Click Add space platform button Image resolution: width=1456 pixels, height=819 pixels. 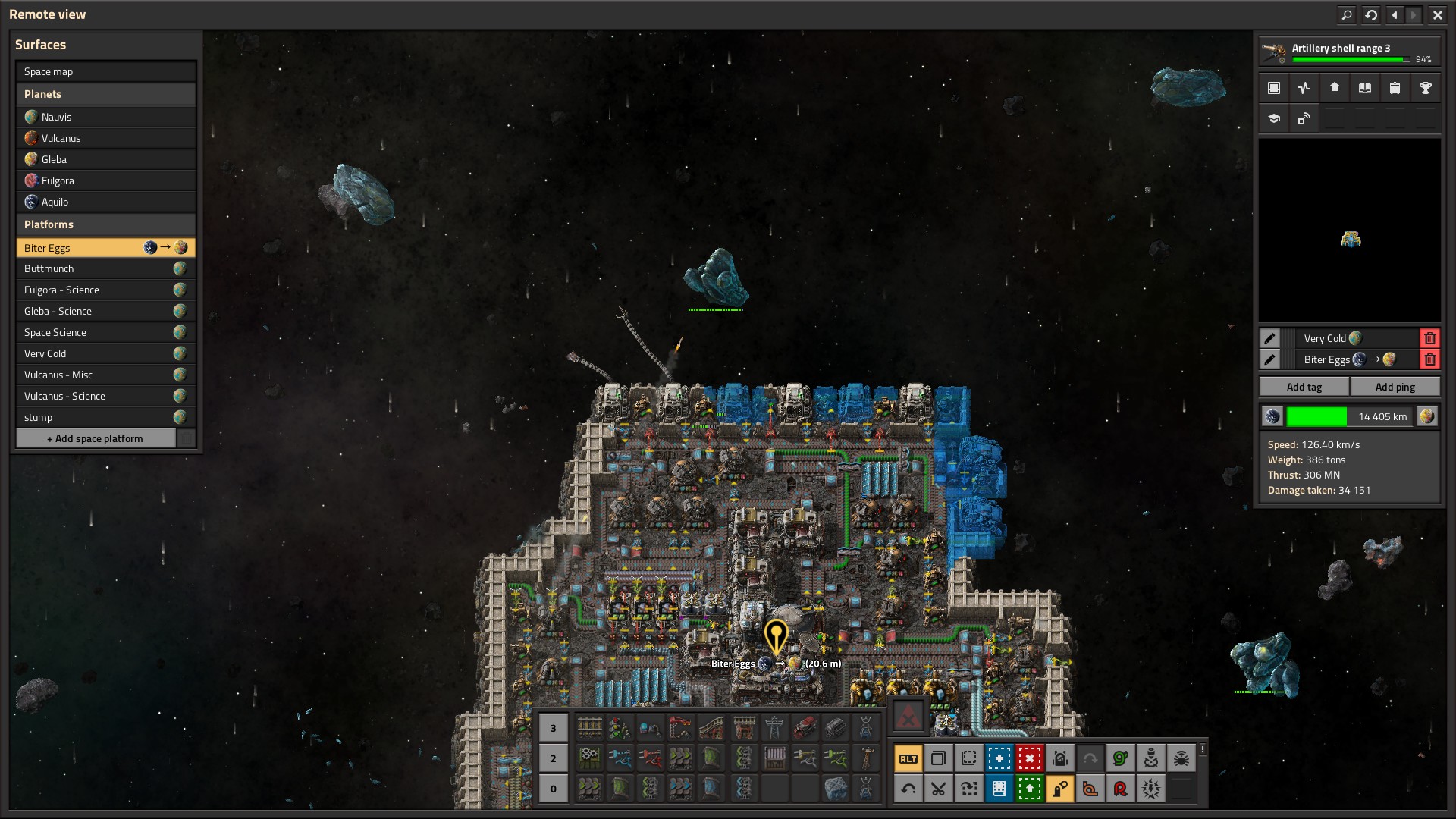(x=96, y=438)
